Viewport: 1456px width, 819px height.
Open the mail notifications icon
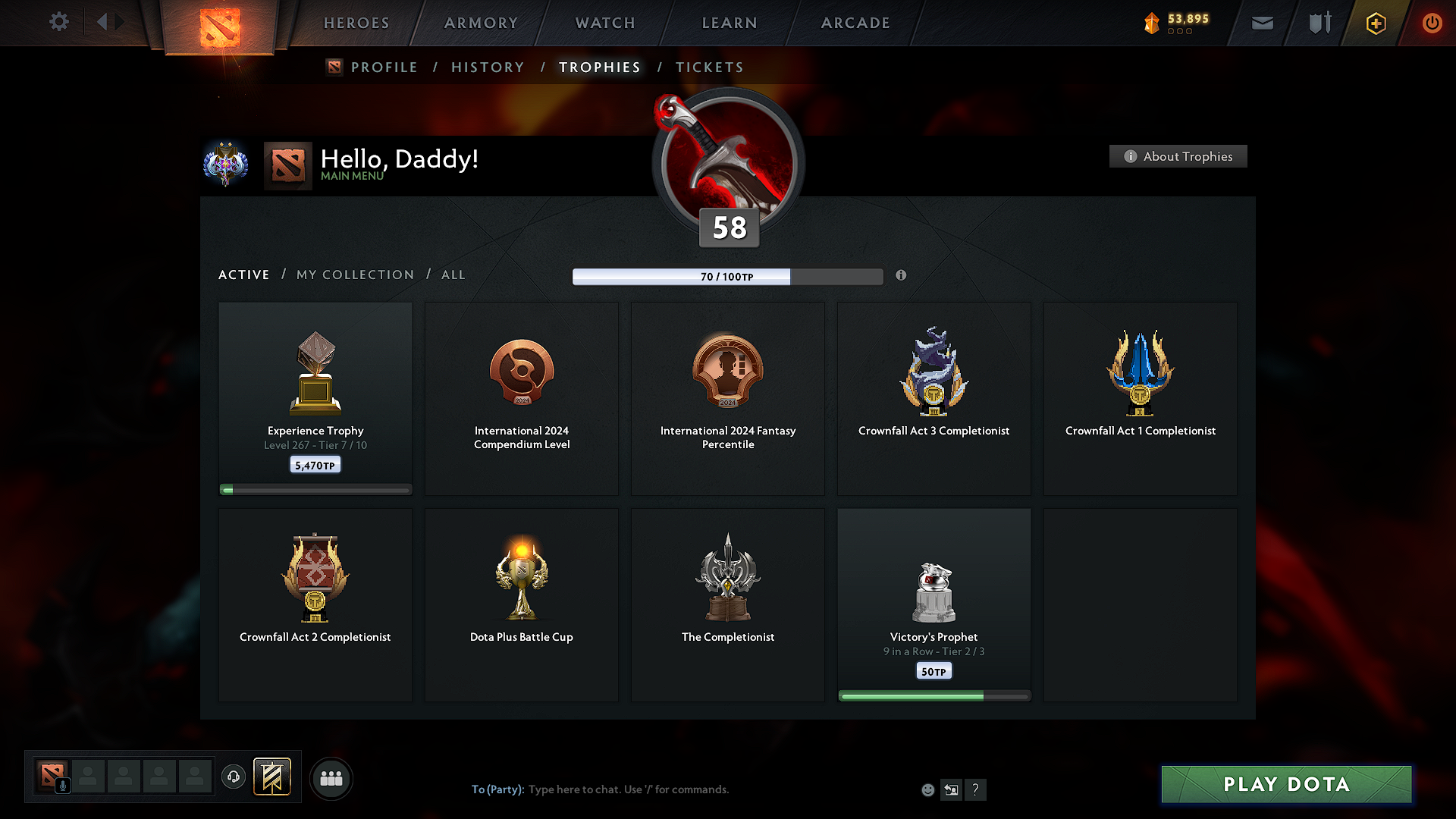tap(1262, 23)
